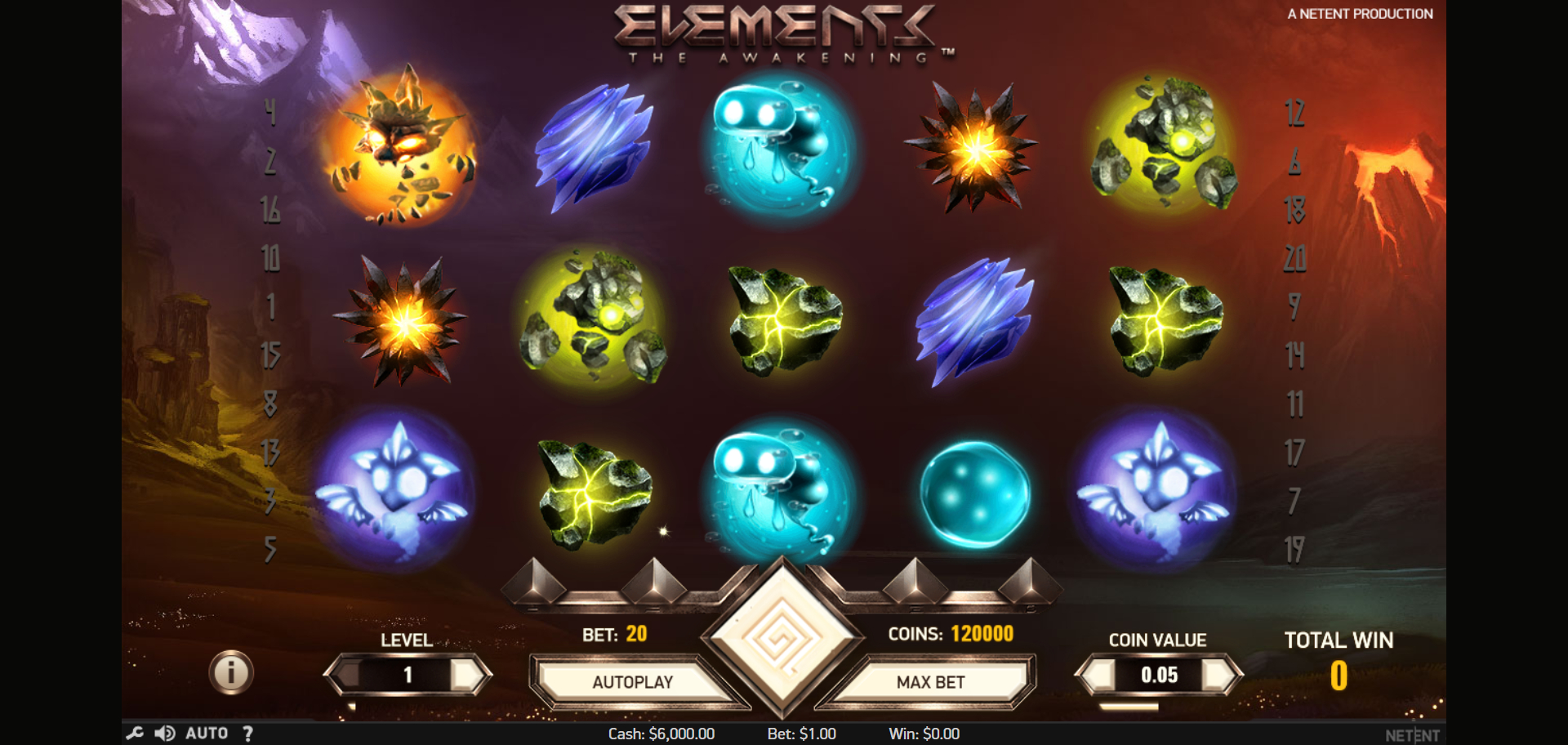Open the paytable info button
The image size is (1568, 745).
tap(231, 672)
